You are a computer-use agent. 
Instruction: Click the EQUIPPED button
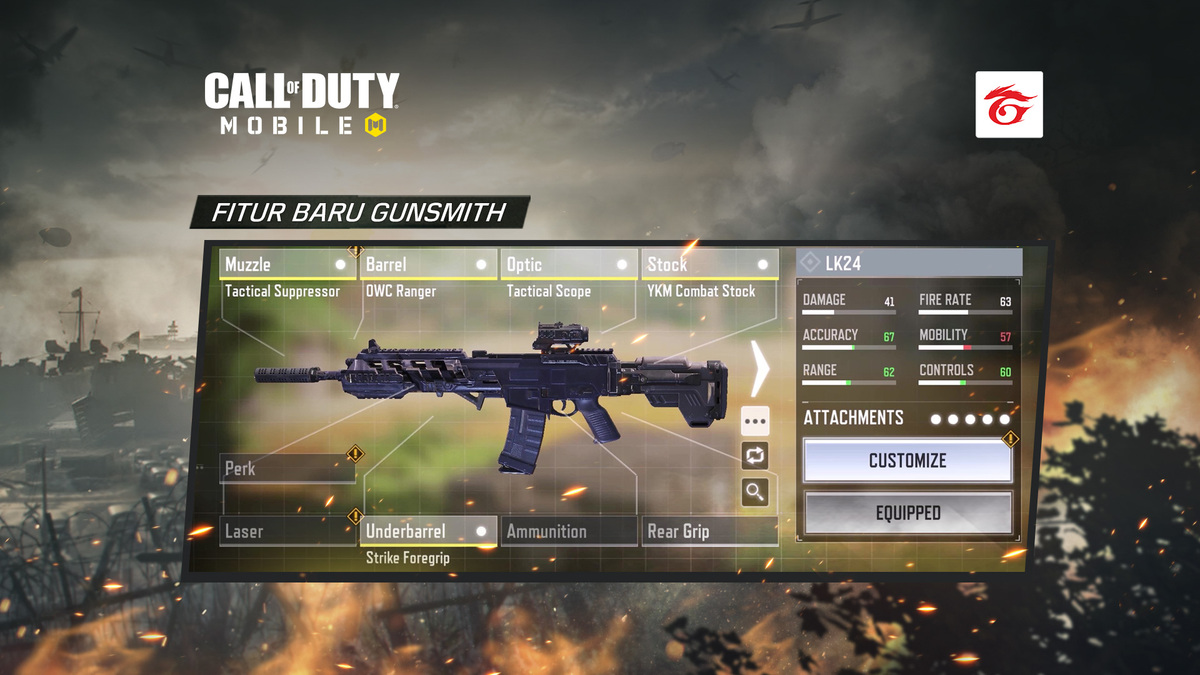click(907, 513)
